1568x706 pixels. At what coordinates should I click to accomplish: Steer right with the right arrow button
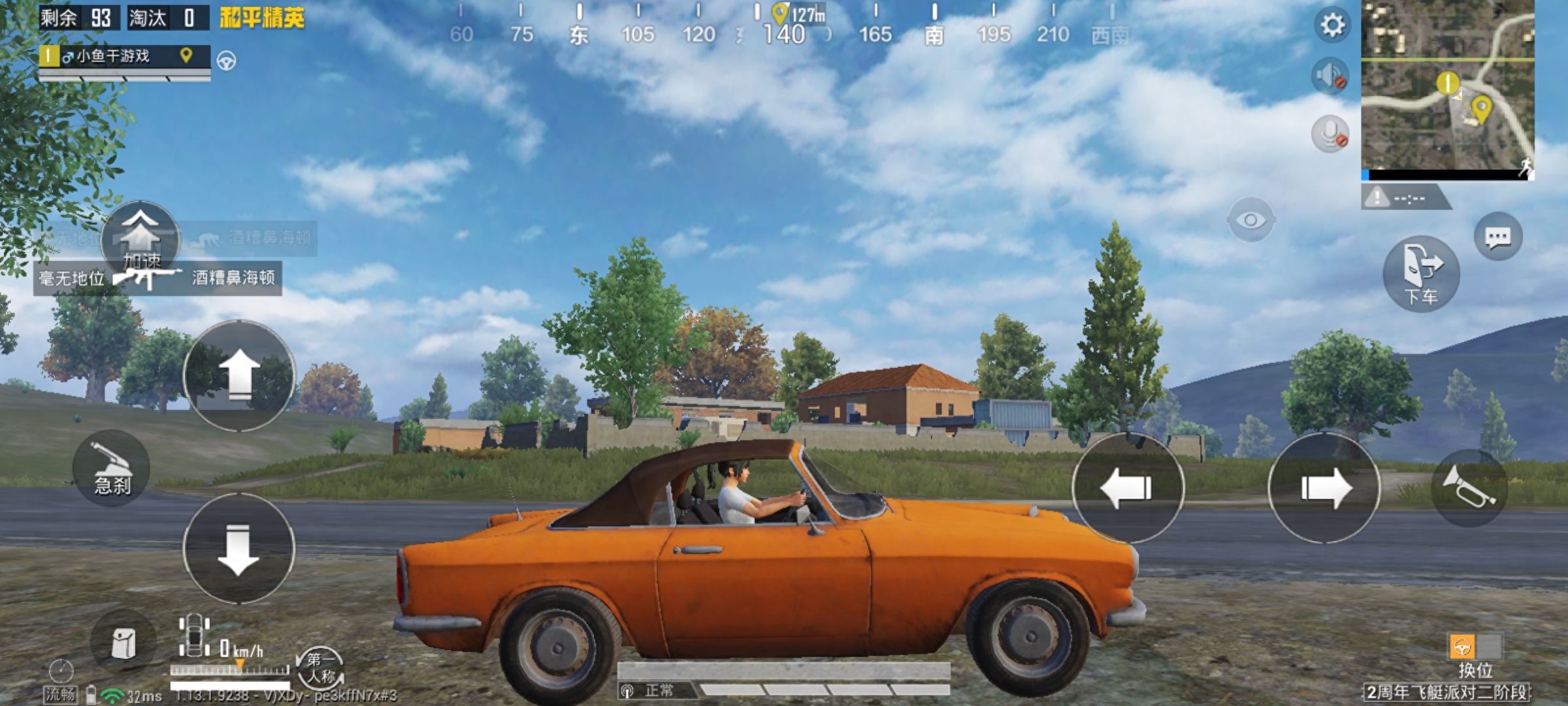[x=1324, y=488]
